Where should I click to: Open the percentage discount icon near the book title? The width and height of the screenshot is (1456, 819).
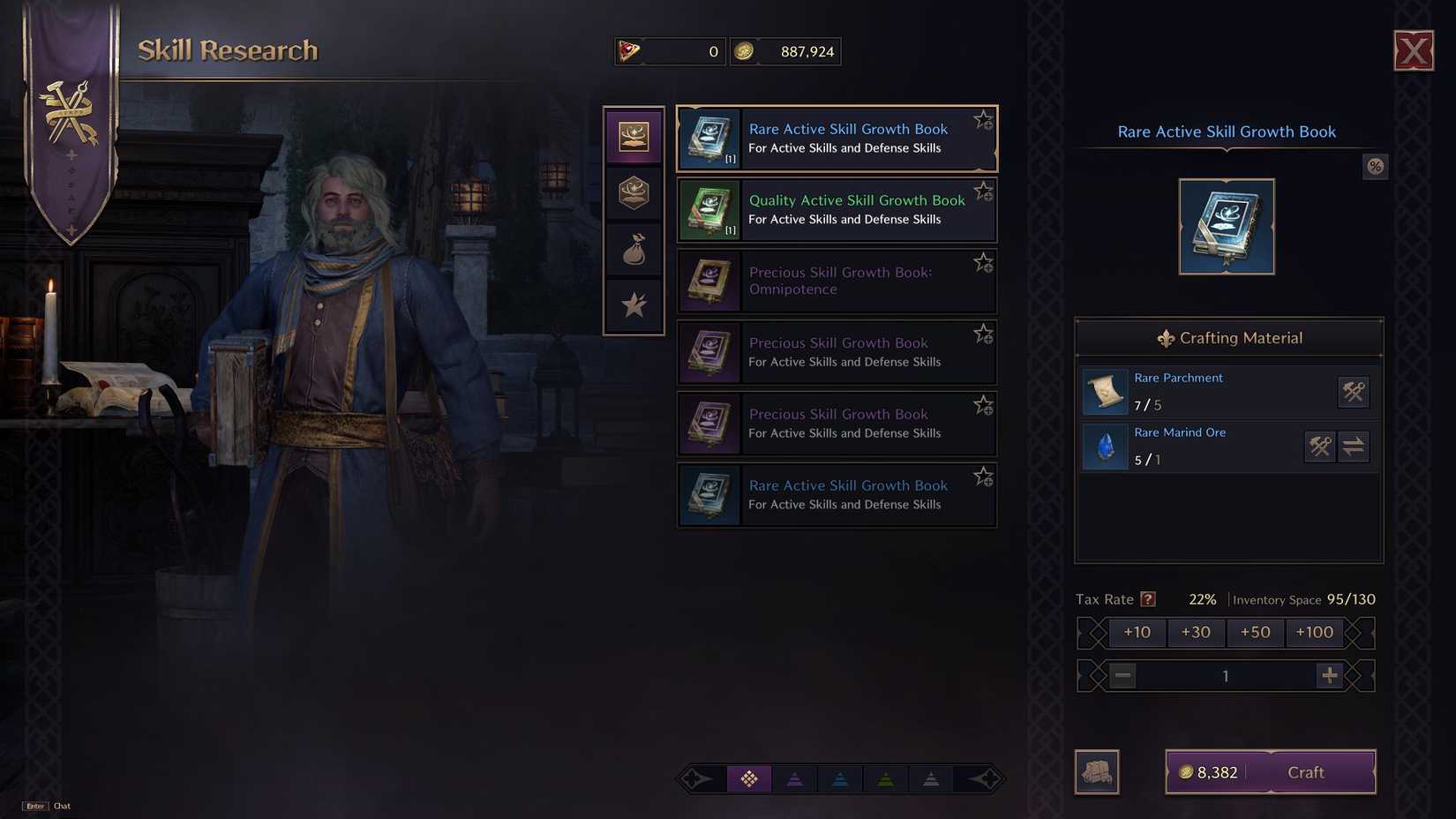click(1375, 166)
